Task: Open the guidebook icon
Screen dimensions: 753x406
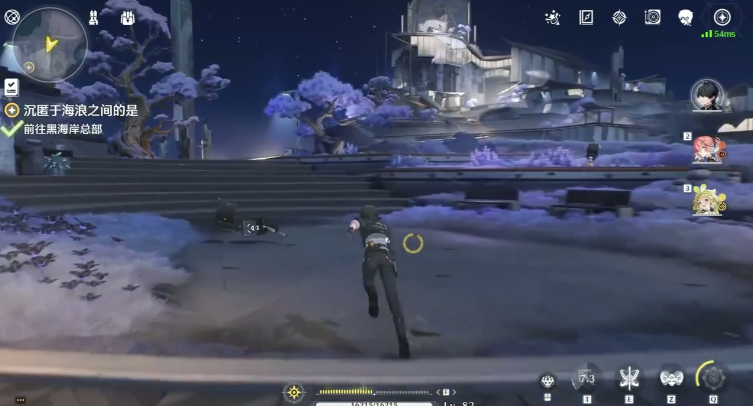Action: click(x=586, y=17)
